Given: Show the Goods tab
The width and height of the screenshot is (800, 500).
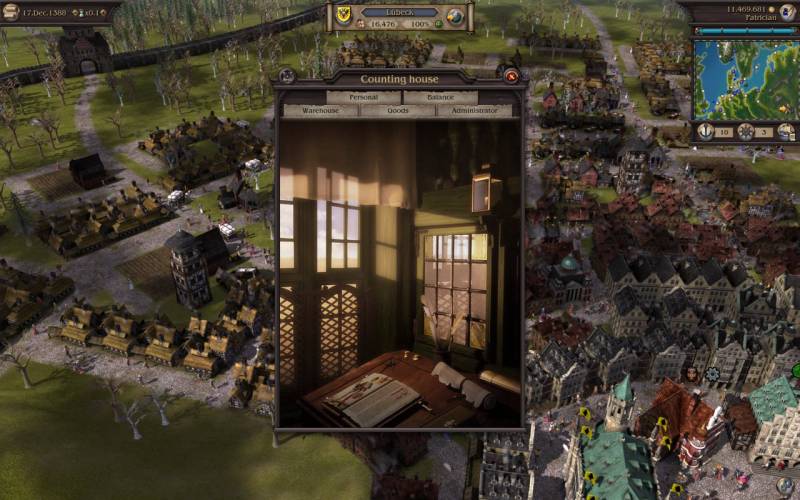Looking at the screenshot, I should [398, 110].
